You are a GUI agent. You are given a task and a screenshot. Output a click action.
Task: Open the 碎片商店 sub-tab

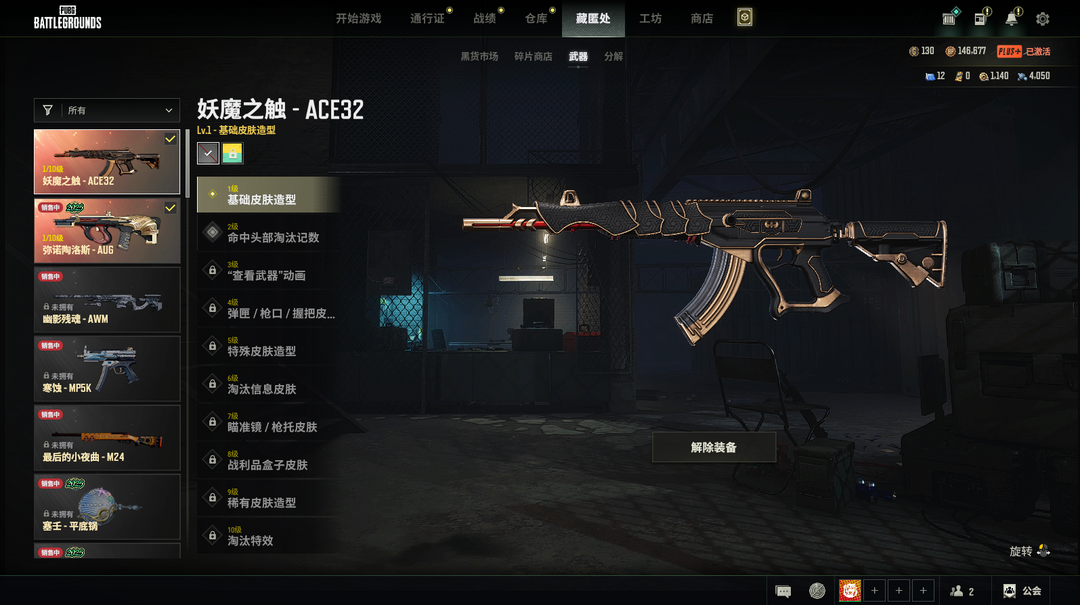(533, 57)
